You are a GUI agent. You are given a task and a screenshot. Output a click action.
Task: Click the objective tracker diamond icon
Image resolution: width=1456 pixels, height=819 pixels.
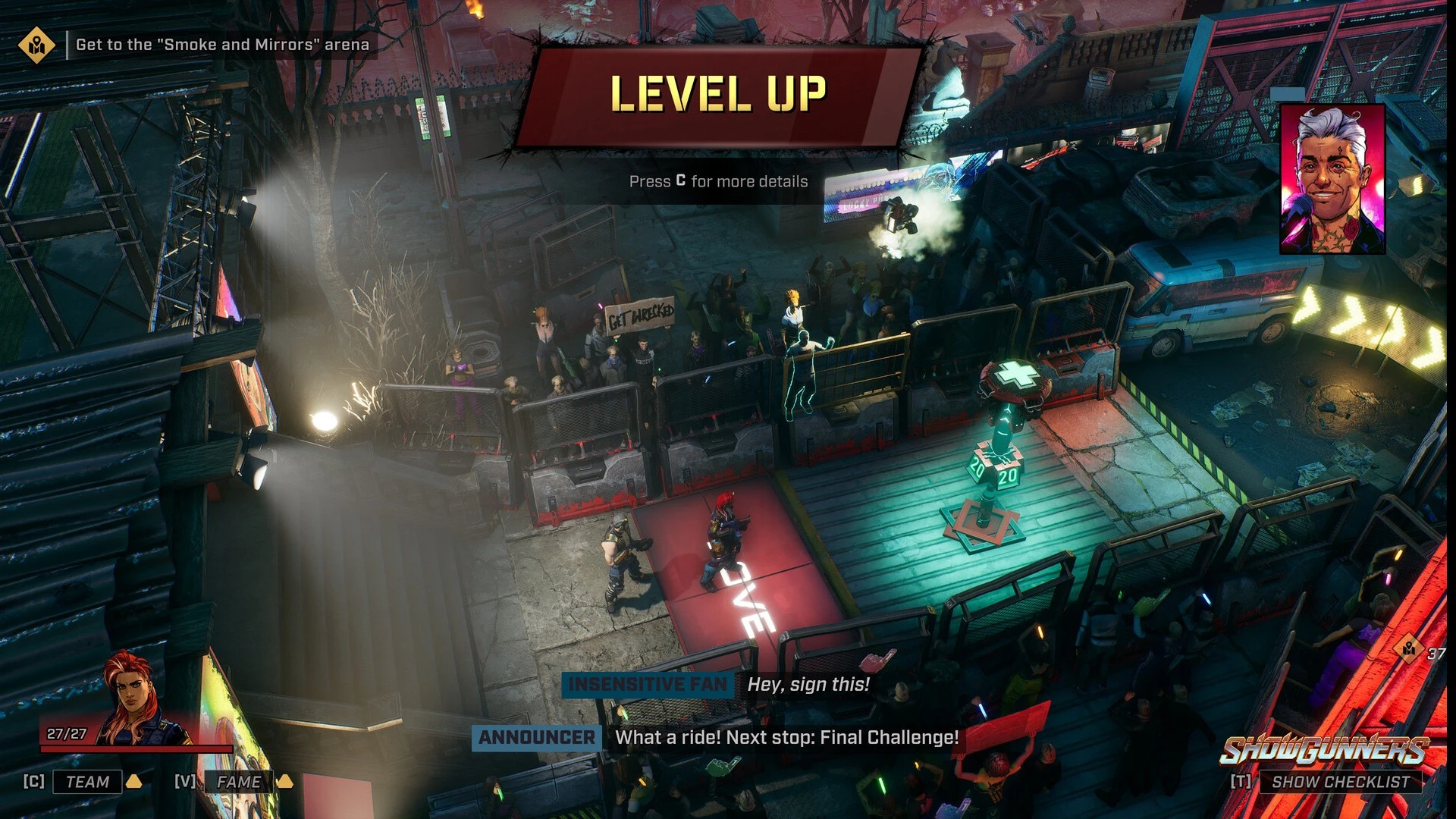click(x=36, y=45)
